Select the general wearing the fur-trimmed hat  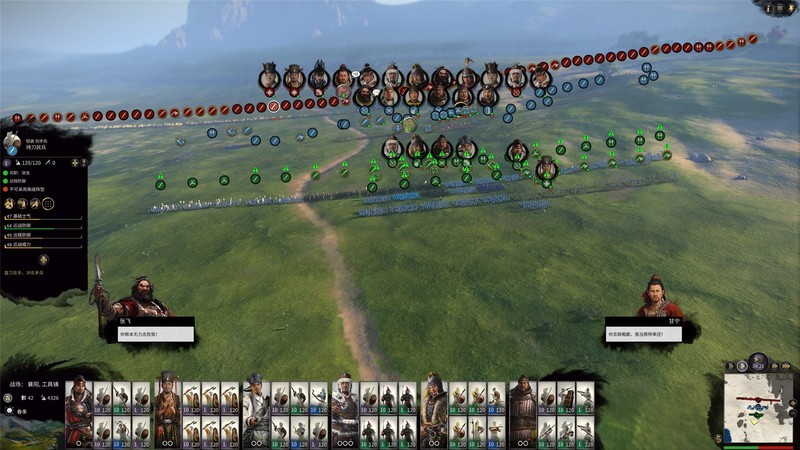(345, 411)
